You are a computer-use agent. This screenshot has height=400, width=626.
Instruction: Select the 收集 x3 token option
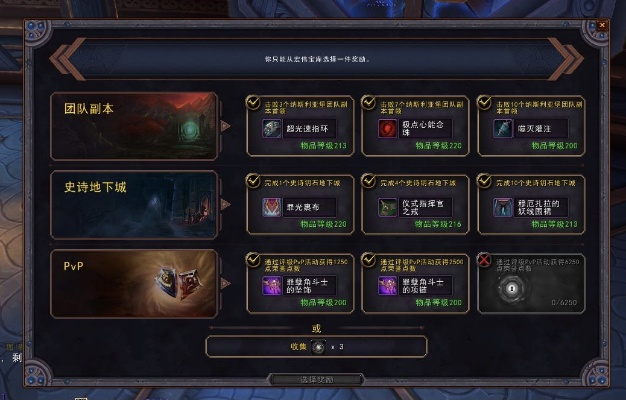pos(316,346)
